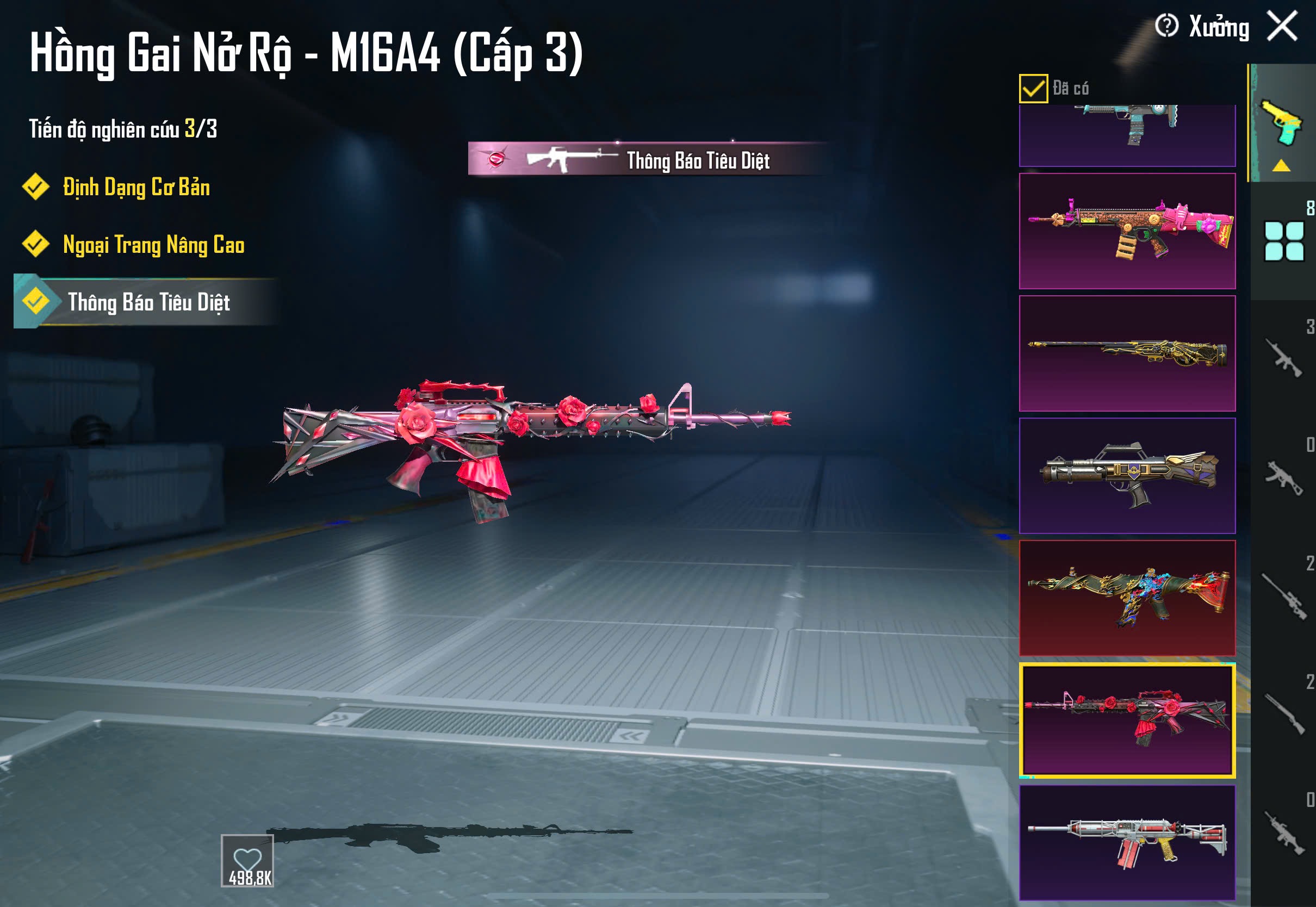Open the Xưởng help icon

pos(1166,26)
